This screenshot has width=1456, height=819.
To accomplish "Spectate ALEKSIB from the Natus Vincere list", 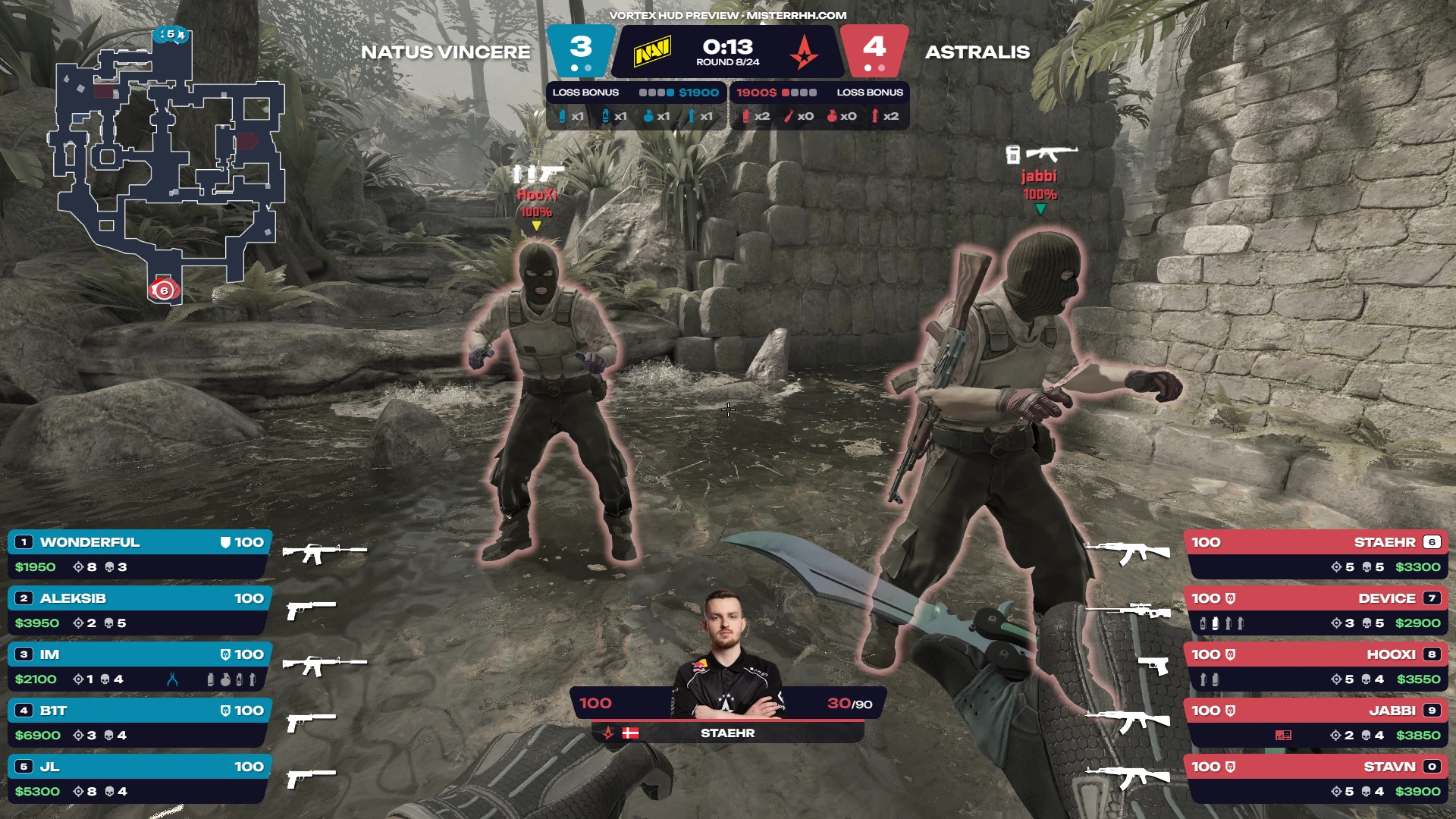I will pyautogui.click(x=140, y=610).
